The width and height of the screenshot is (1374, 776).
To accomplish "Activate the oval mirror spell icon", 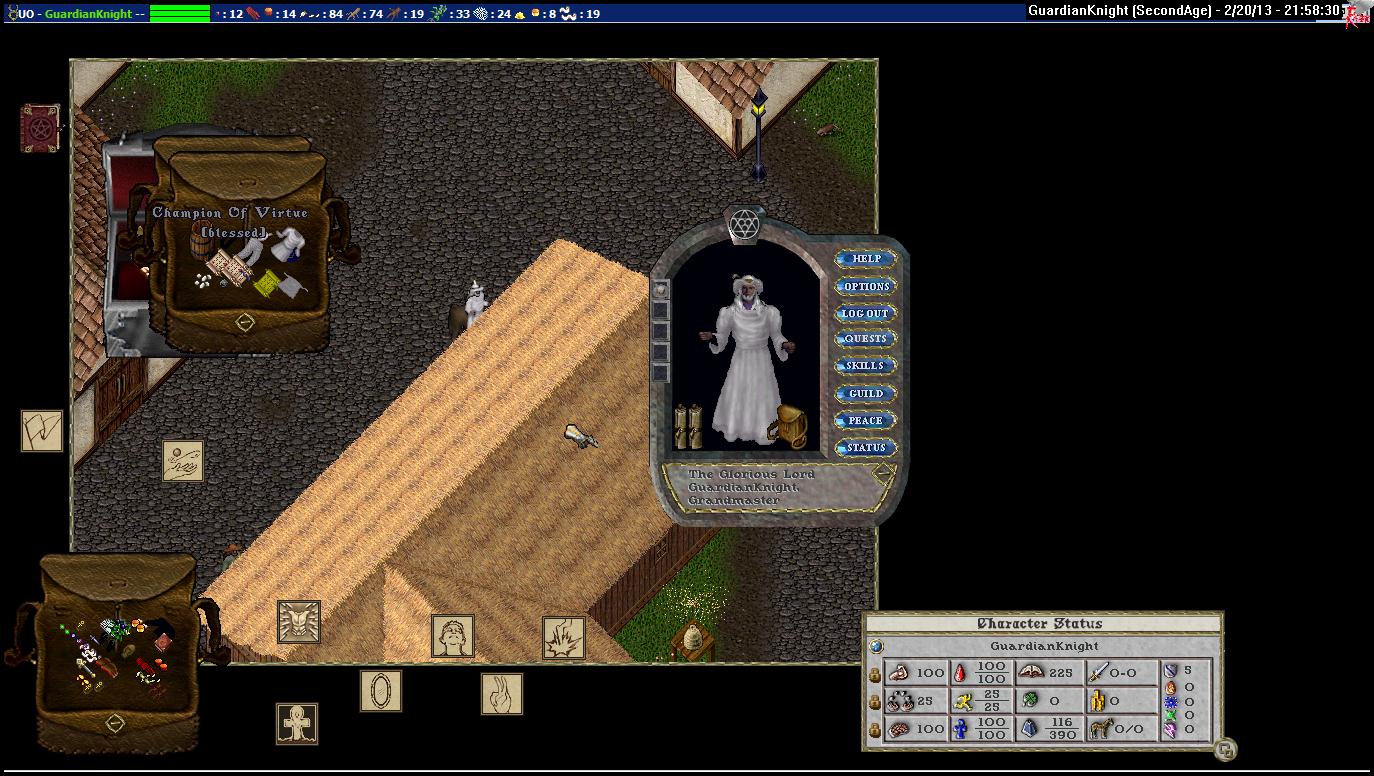I will pos(381,691).
